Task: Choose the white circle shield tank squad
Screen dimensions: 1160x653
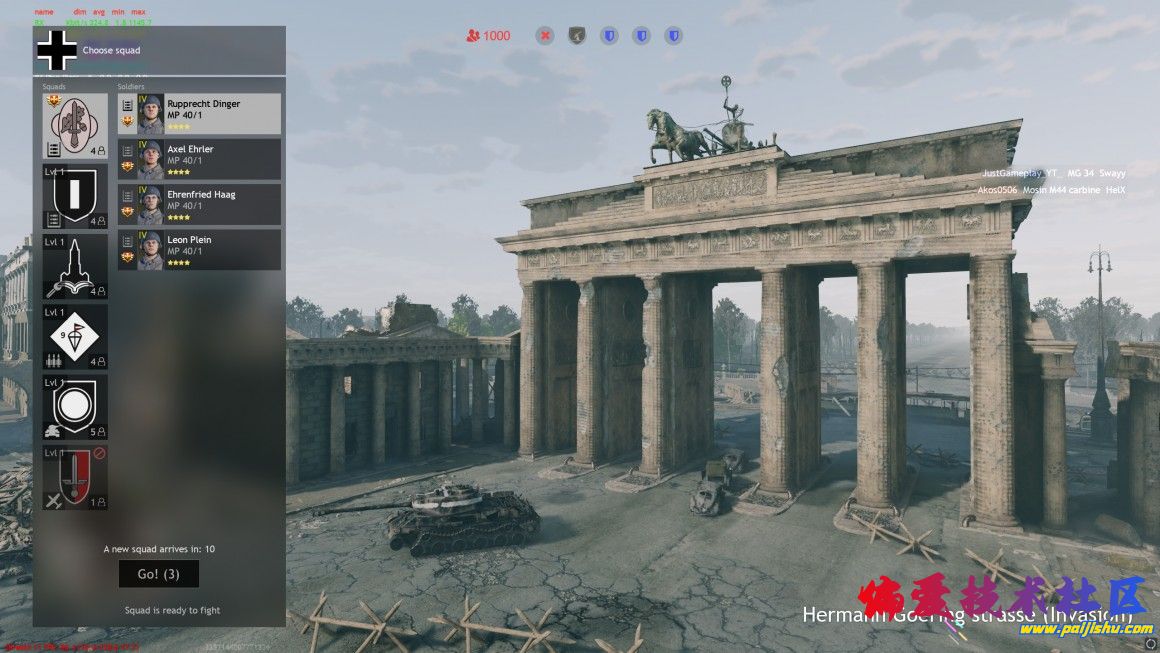Action: 75,407
